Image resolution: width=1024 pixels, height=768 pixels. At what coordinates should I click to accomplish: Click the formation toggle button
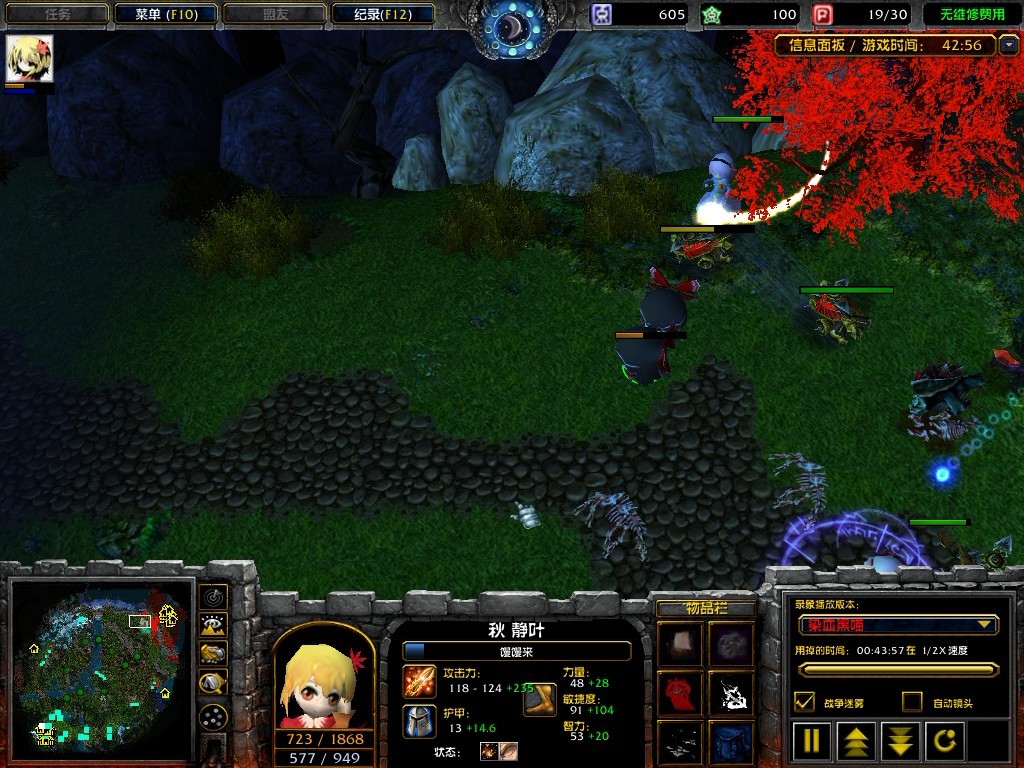(213, 716)
